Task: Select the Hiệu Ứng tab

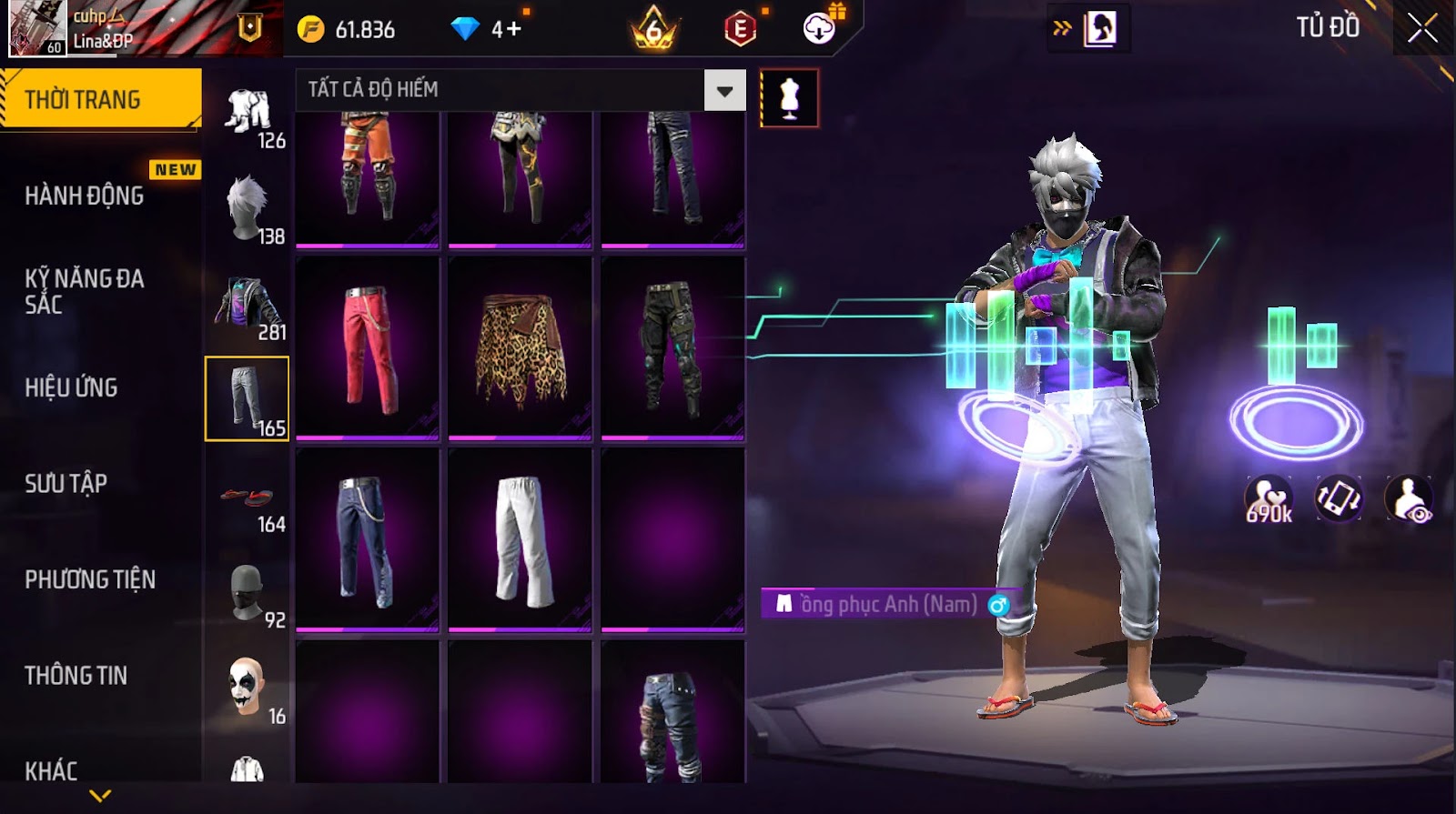Action: click(72, 387)
